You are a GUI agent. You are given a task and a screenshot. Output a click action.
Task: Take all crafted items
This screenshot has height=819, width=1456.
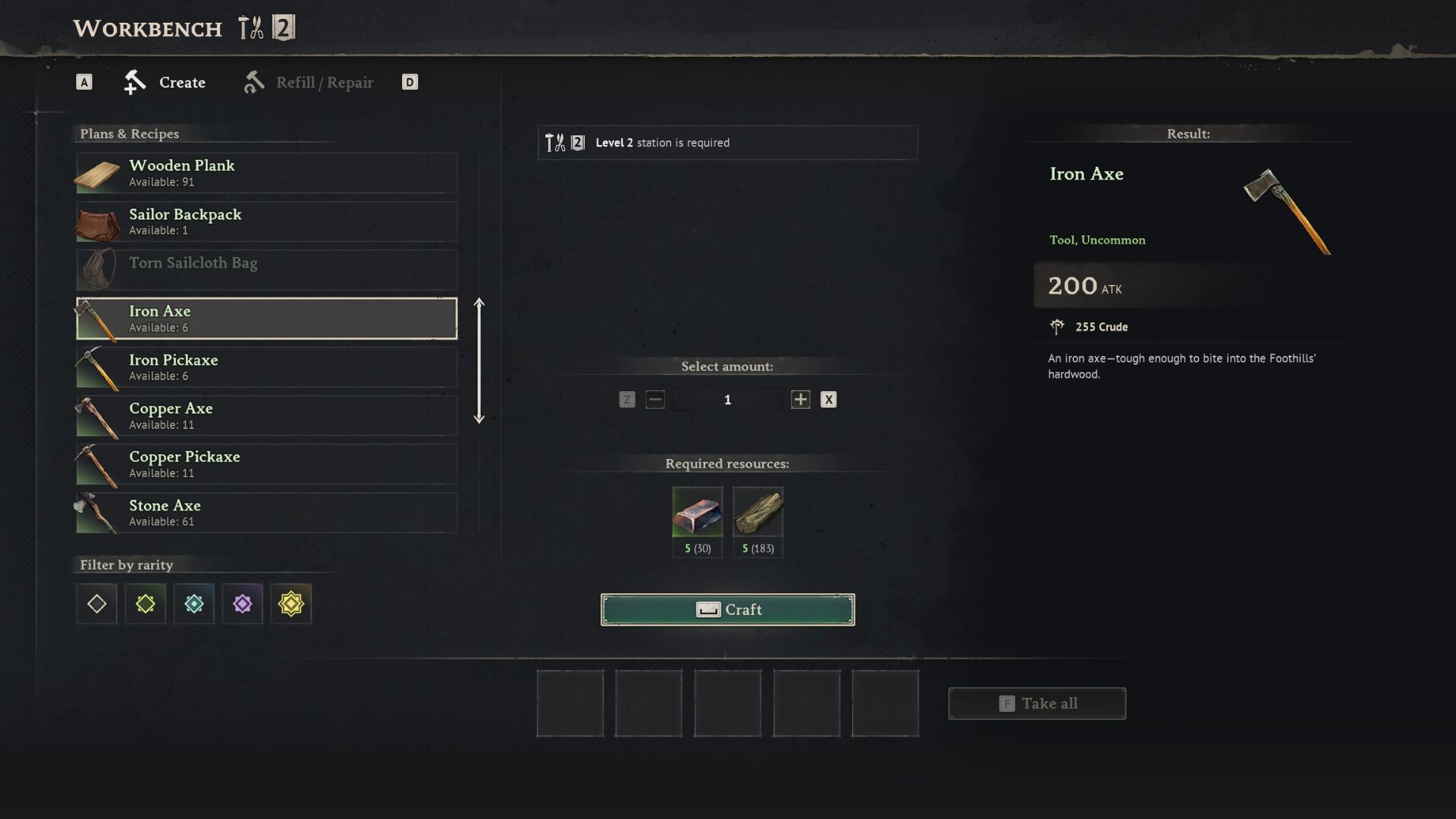1037,704
